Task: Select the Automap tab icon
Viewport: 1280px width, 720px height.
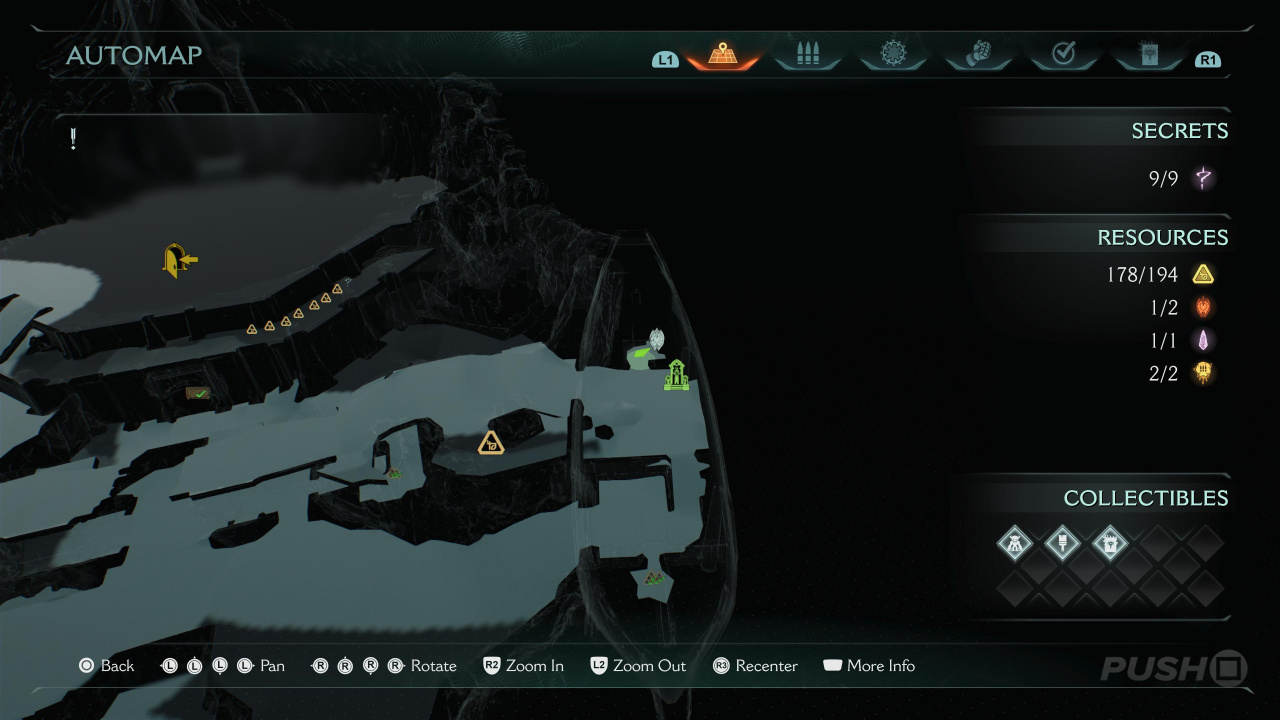Action: [722, 55]
